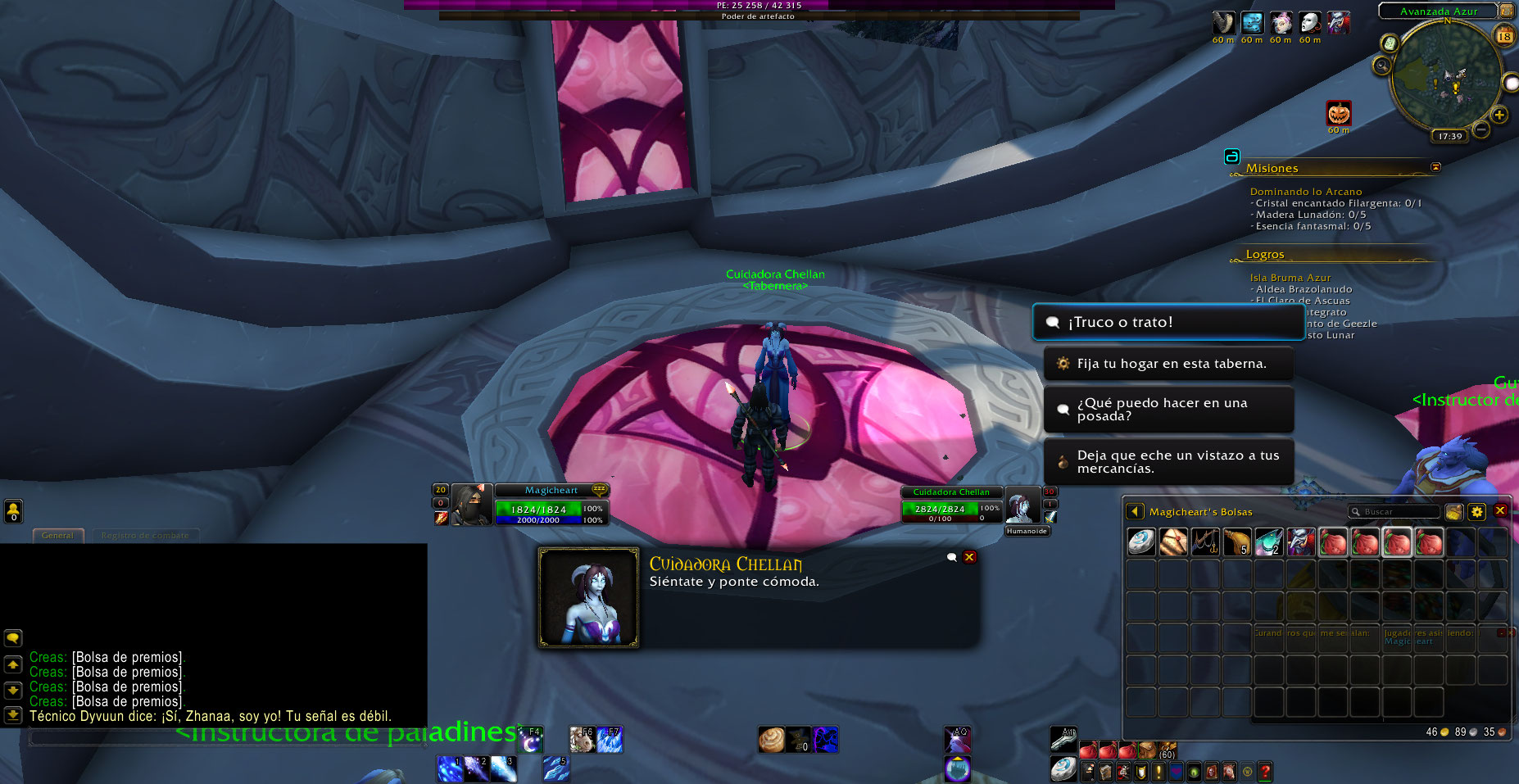Viewport: 1519px width, 784px height.
Task: Click the cinnamon roll action bar item
Action: (770, 740)
